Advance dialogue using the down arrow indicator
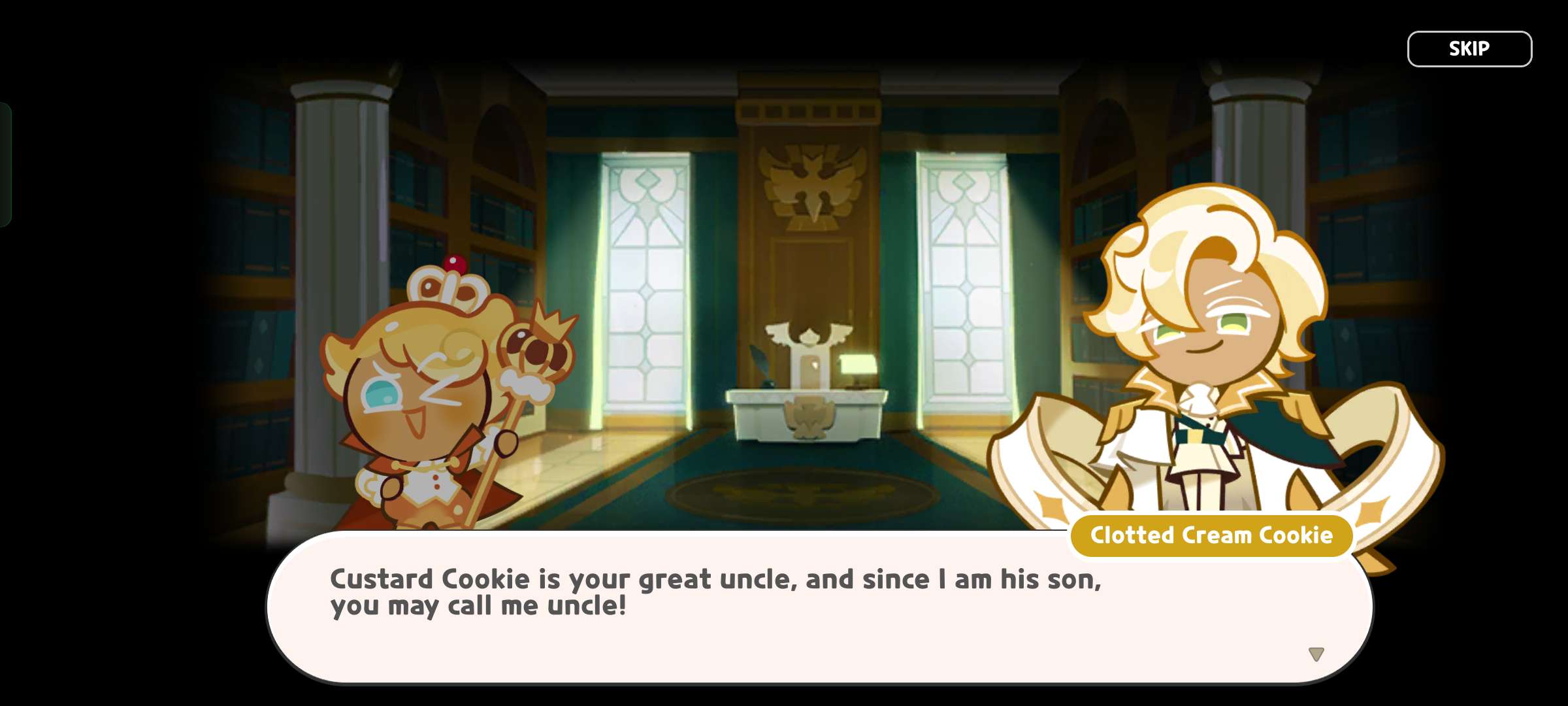Screen dimensions: 1568x706 [x=1316, y=654]
